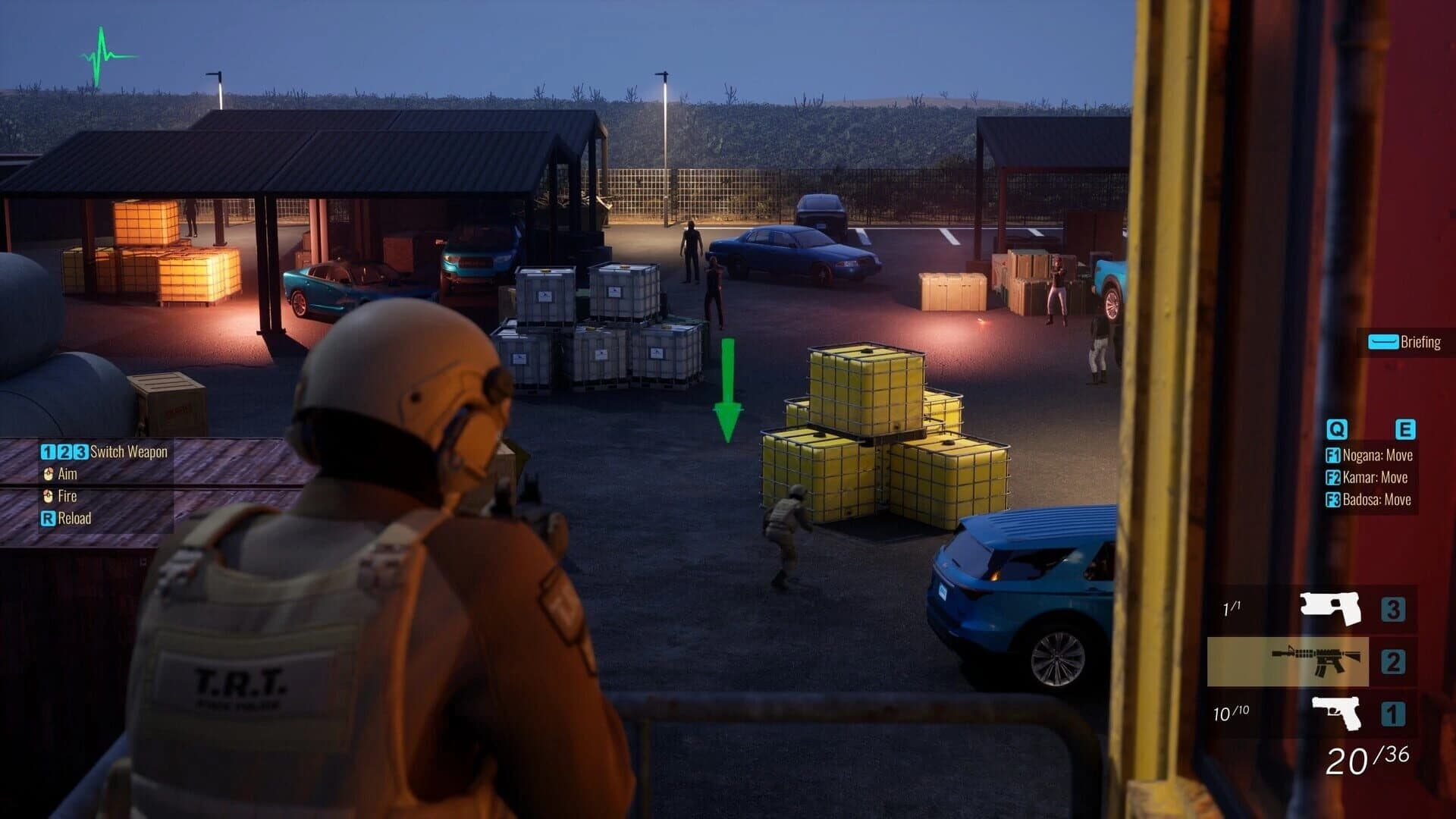The height and width of the screenshot is (819, 1456).
Task: Click the heartbeat monitor indicator
Action: 104,53
